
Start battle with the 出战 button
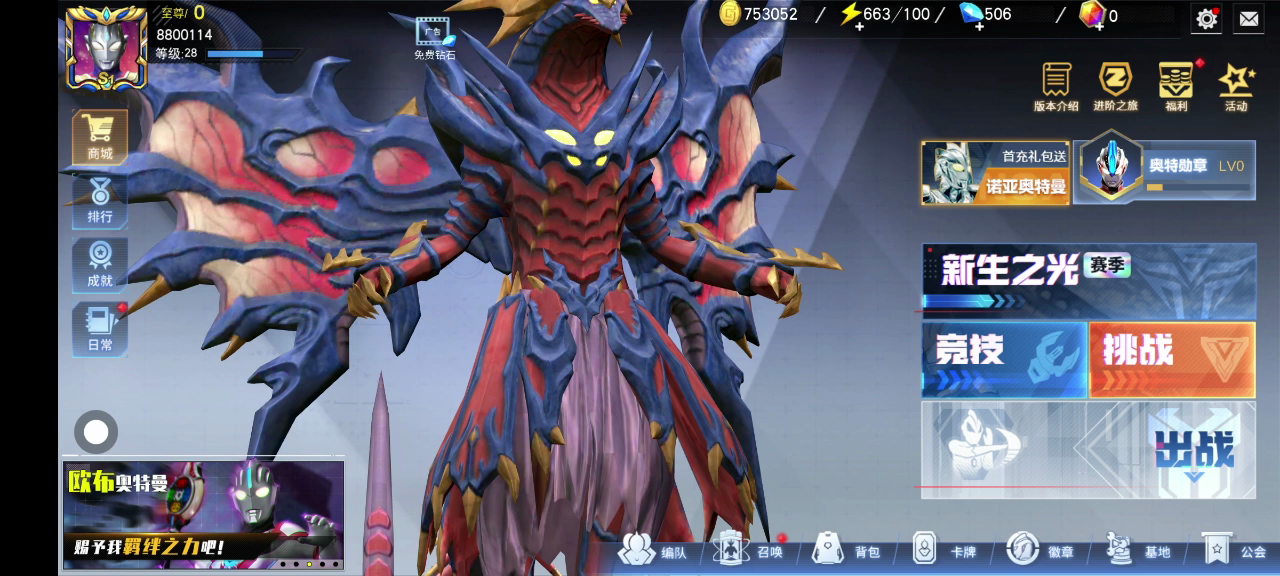(1195, 450)
